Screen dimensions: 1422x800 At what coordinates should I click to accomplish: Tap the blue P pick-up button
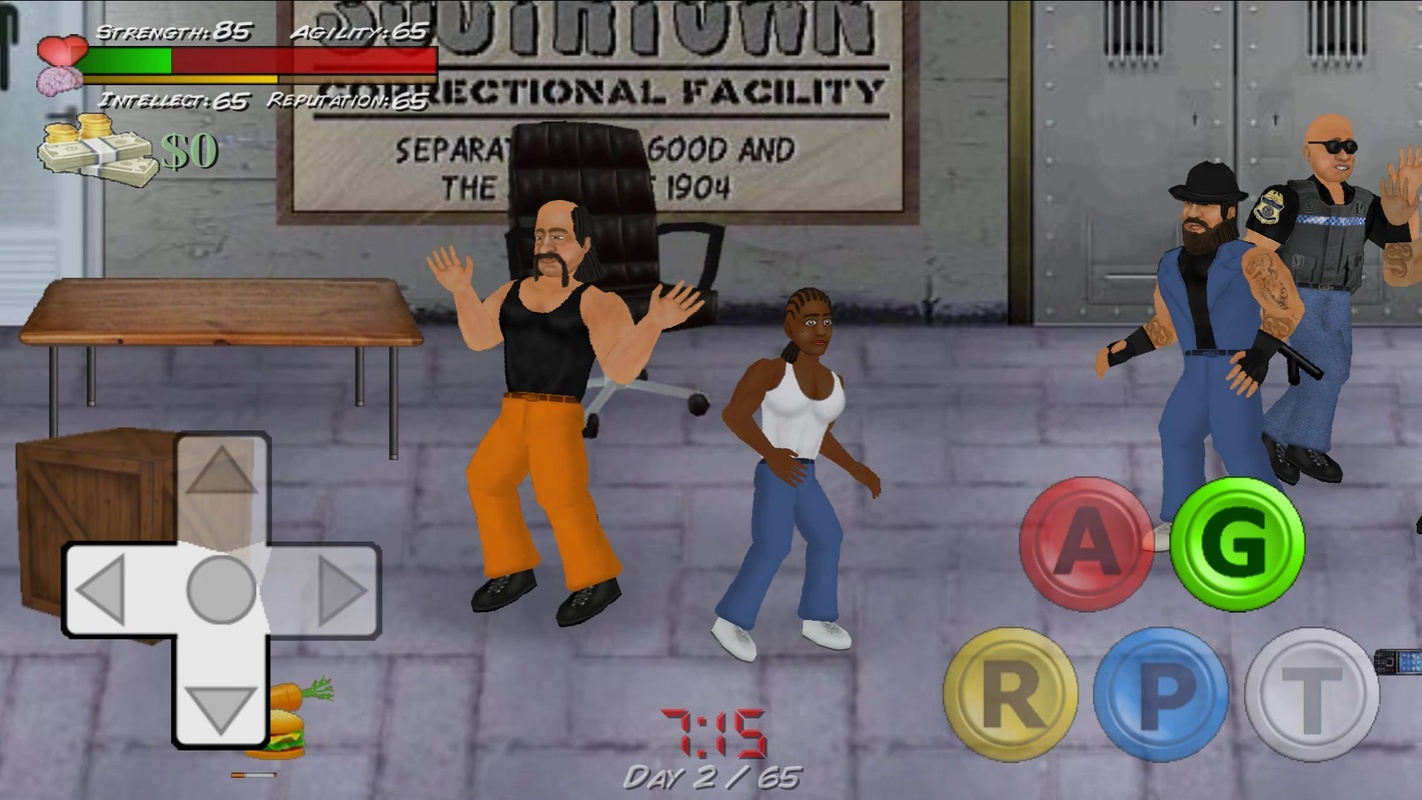coord(1161,694)
